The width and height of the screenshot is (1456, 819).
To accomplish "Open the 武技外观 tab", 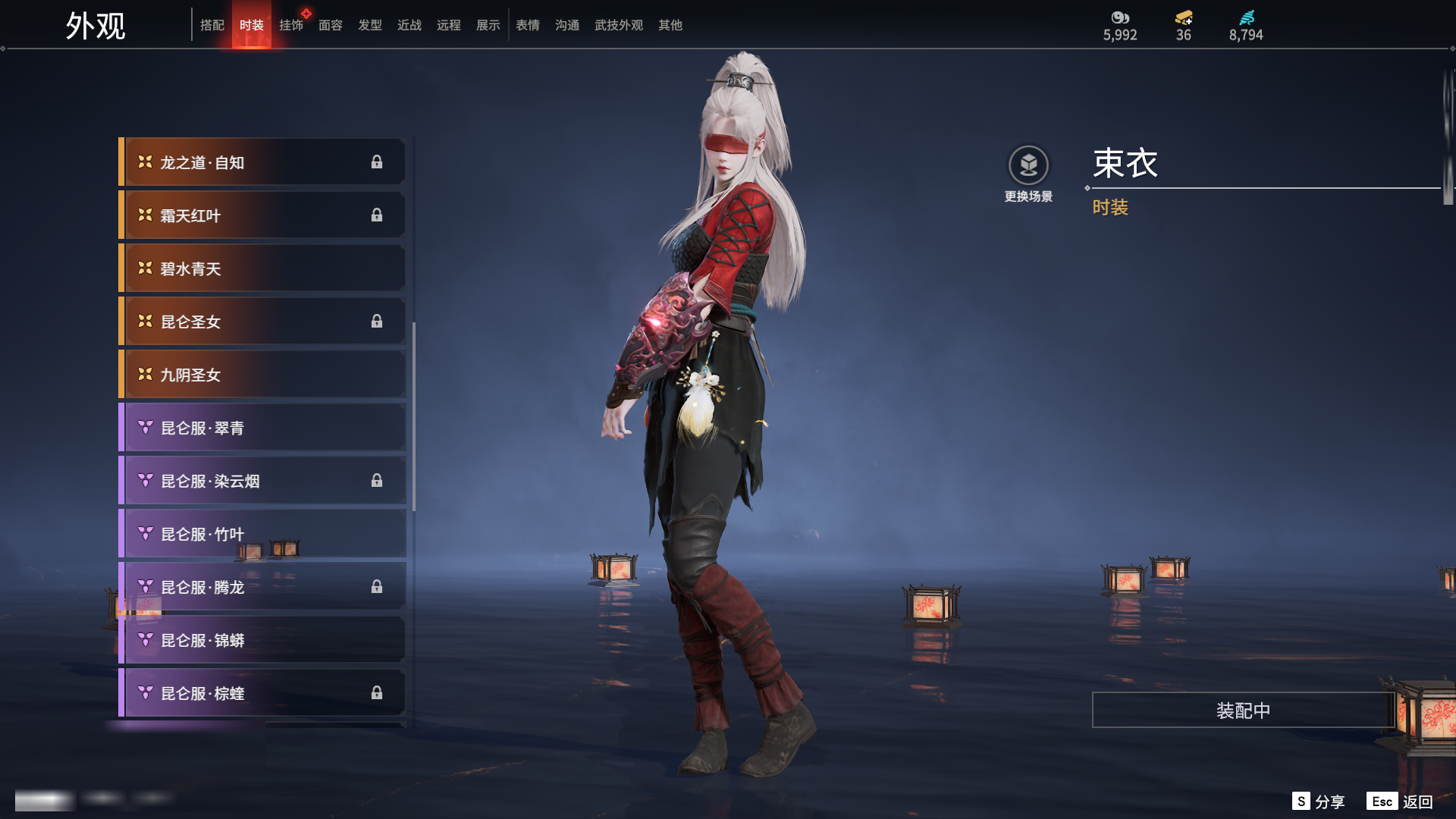I will (x=618, y=25).
